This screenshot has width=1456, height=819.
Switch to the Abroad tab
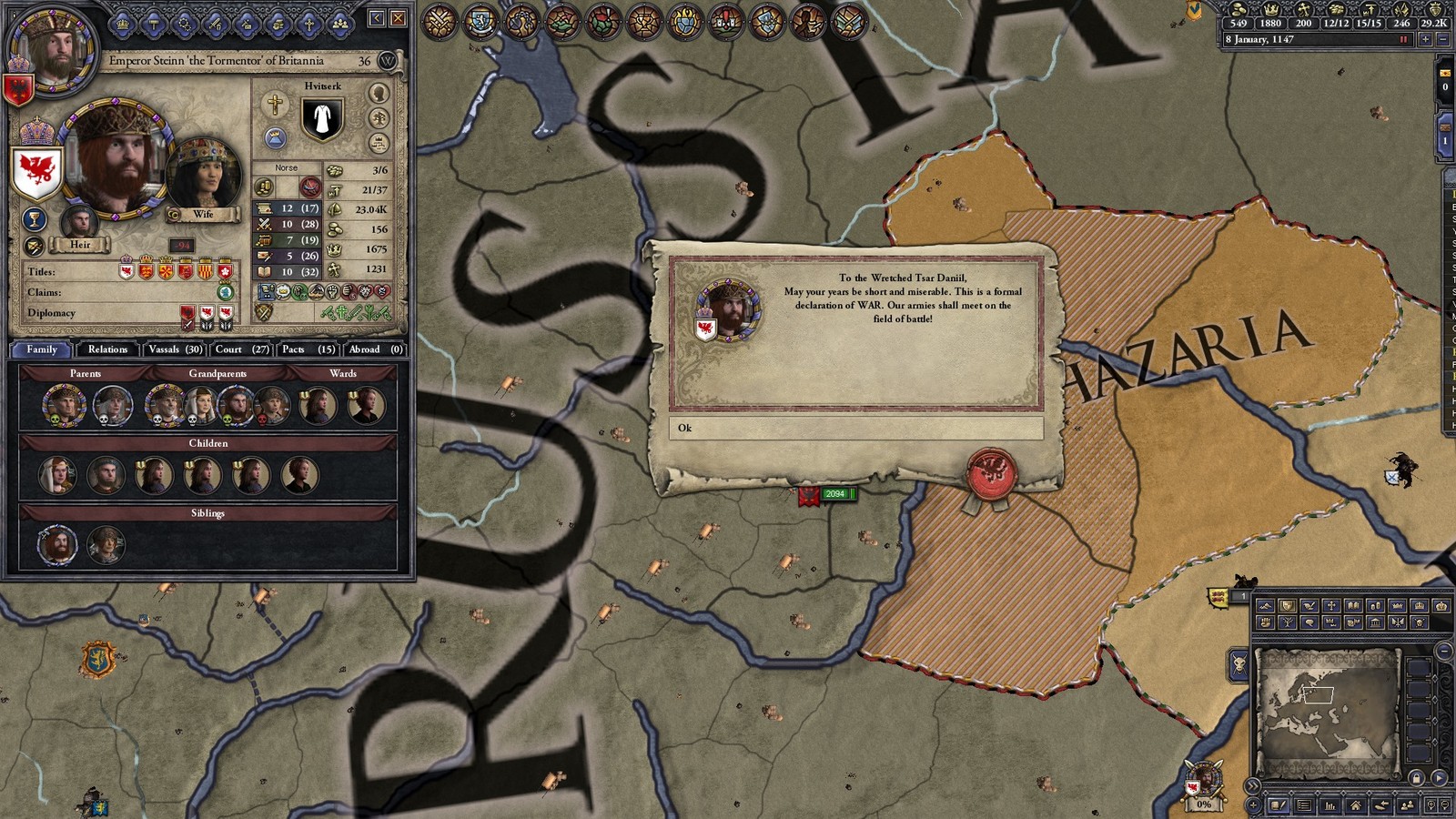[375, 349]
